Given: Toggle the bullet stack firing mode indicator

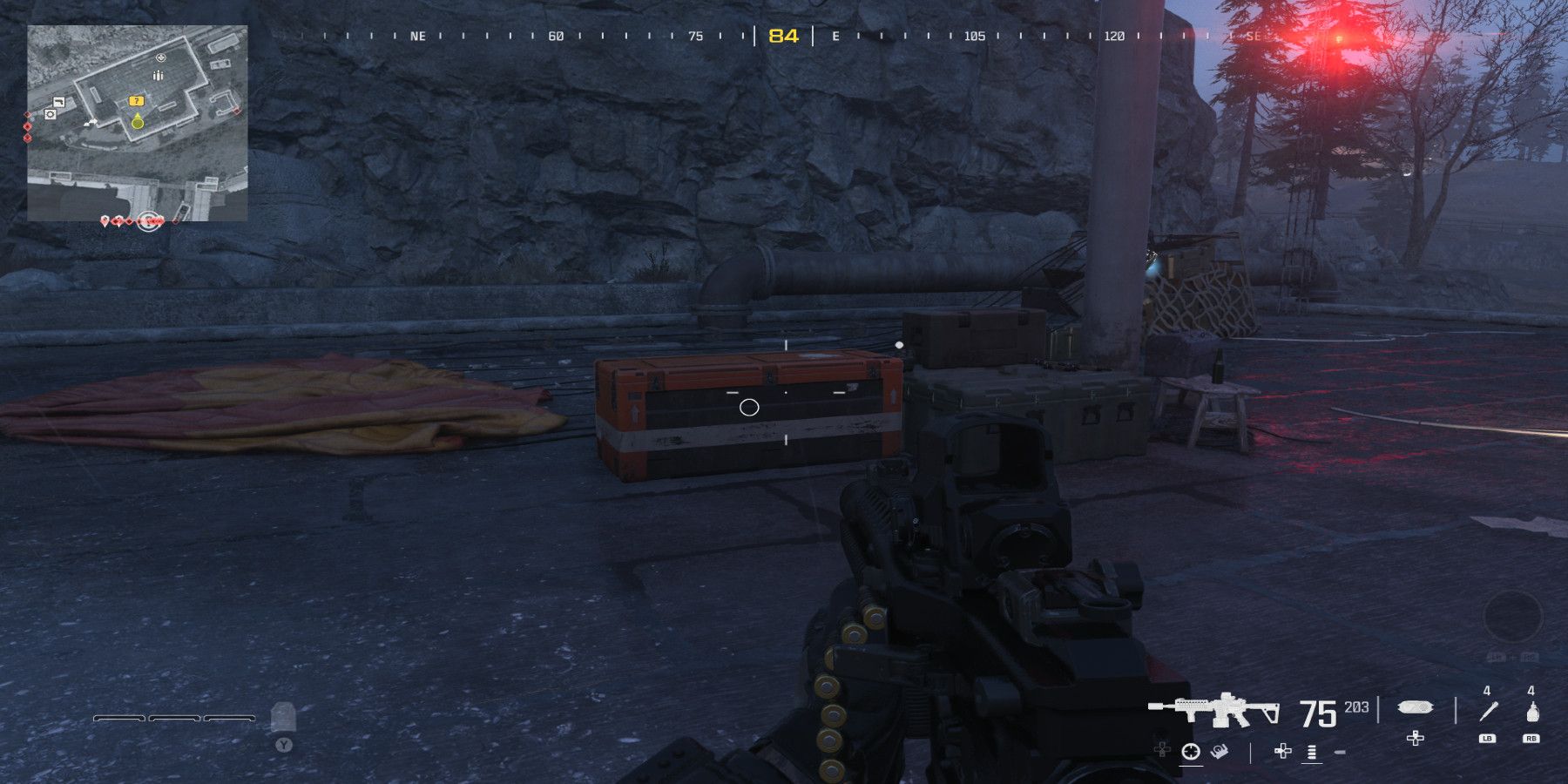Looking at the screenshot, I should point(1312,753).
